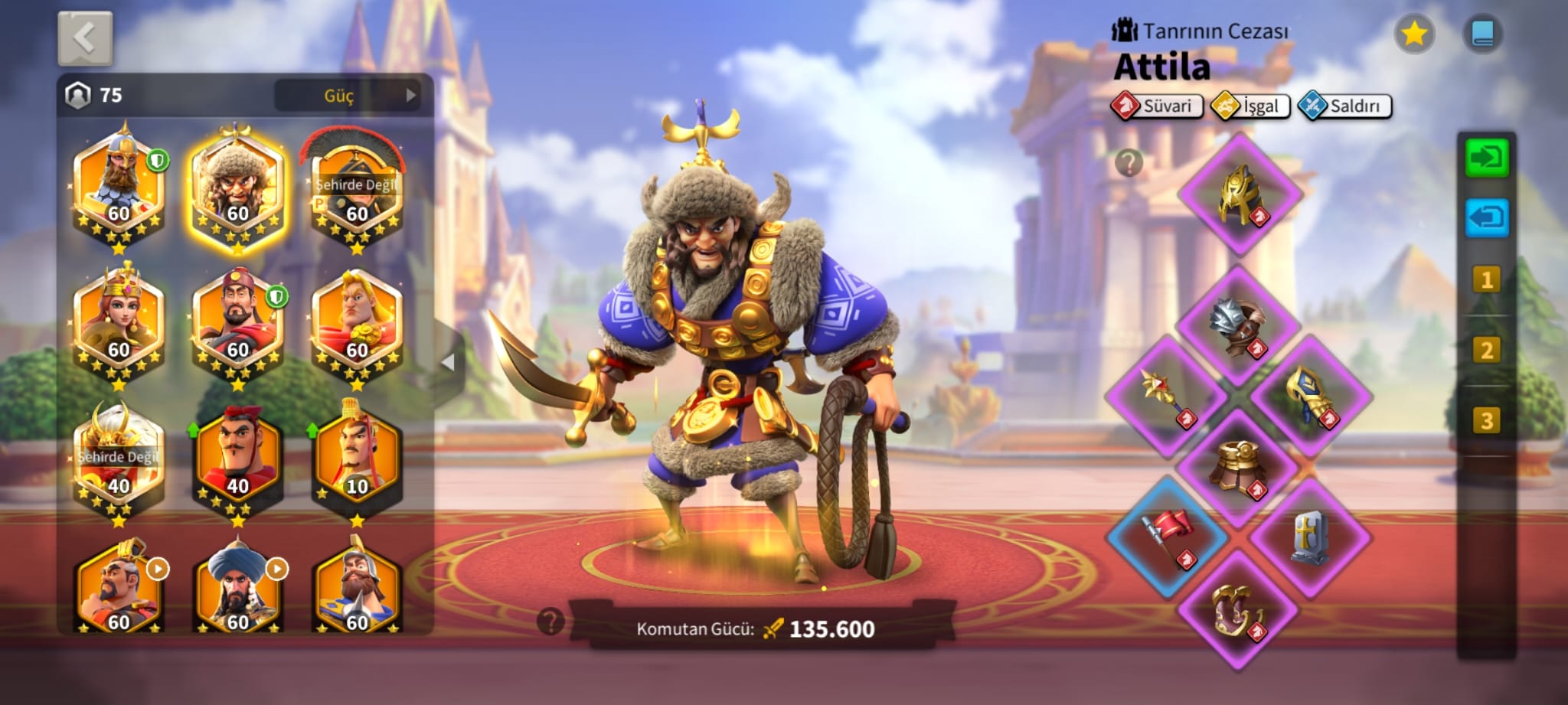Toggle the gold star favorite button
Viewport: 1568px width, 705px height.
click(1413, 34)
